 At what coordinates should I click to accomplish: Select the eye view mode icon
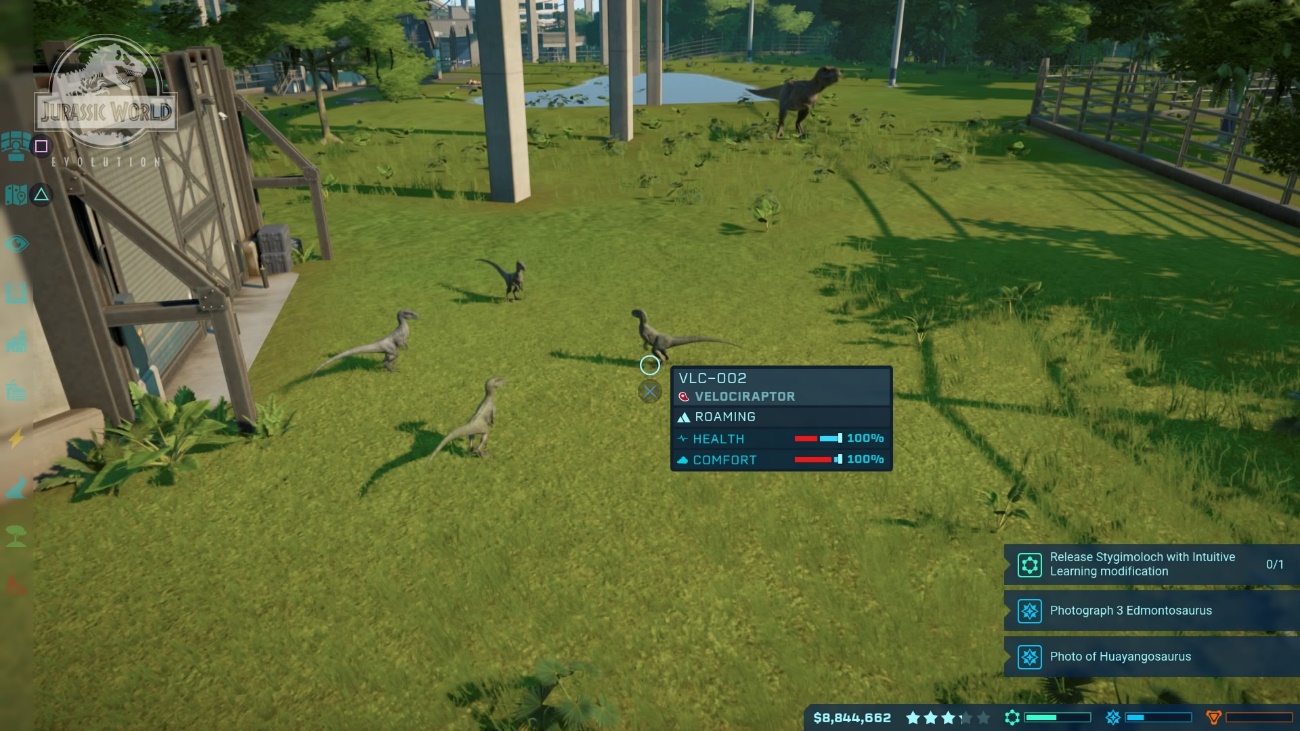tap(16, 244)
